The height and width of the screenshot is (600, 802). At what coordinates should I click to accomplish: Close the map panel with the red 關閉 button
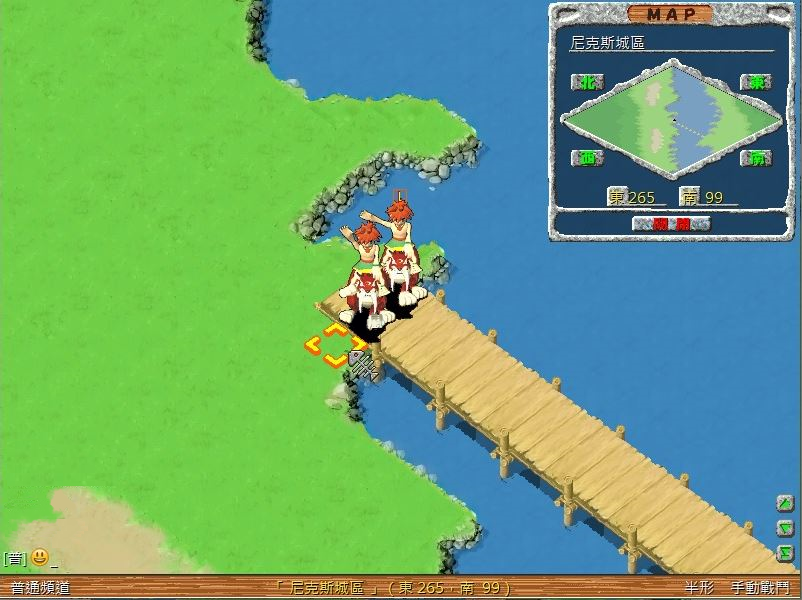[670, 224]
